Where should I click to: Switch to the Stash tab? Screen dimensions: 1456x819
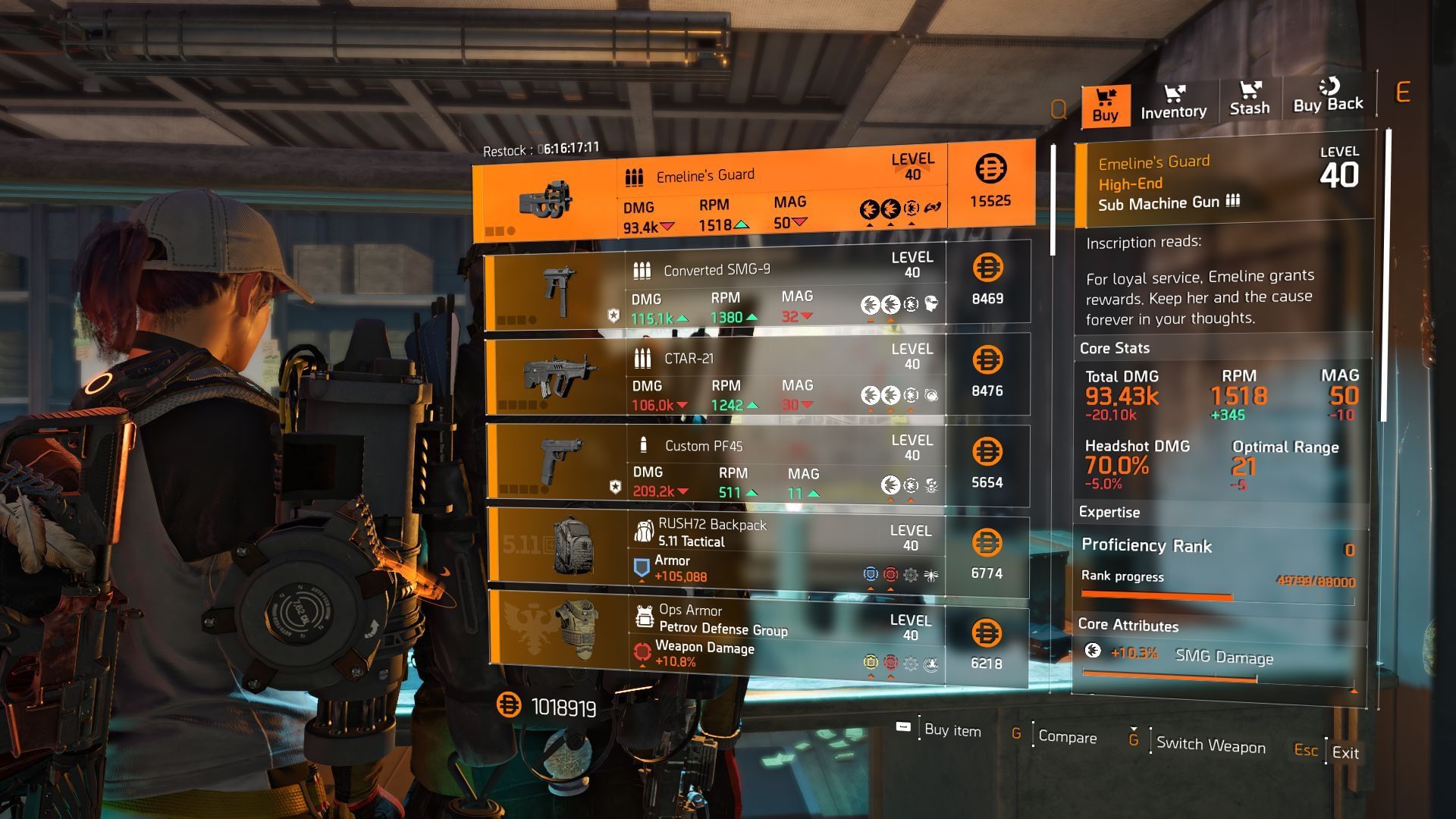(1249, 100)
